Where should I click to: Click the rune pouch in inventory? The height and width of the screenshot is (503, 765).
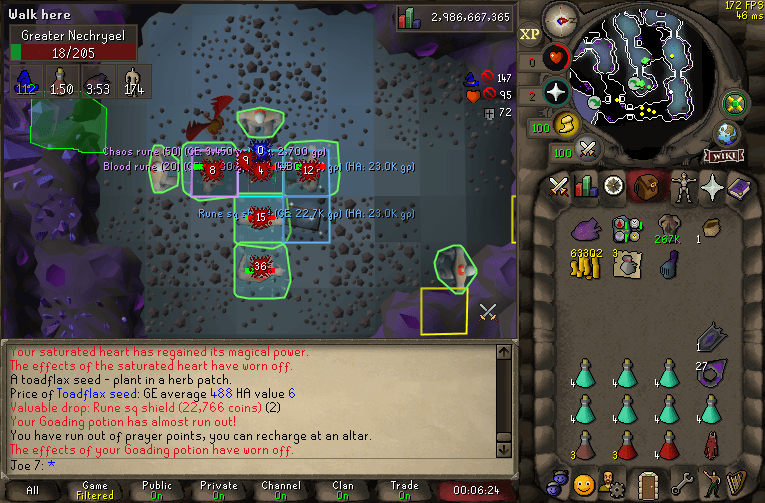627,230
